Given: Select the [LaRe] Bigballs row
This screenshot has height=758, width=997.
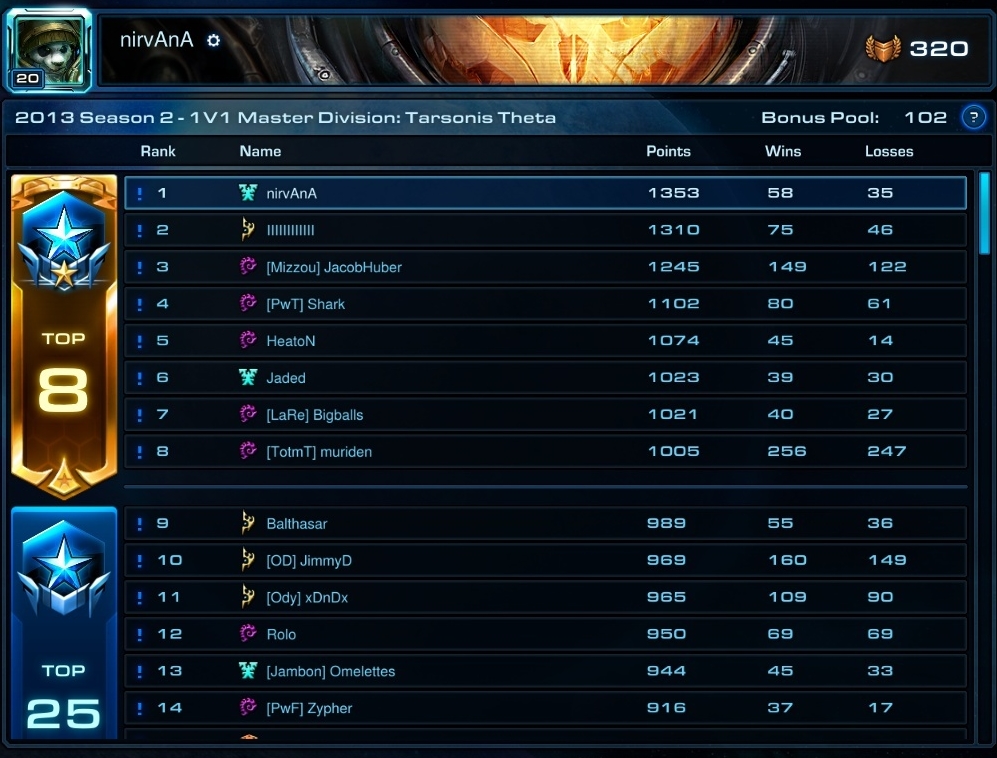Looking at the screenshot, I should [545, 415].
